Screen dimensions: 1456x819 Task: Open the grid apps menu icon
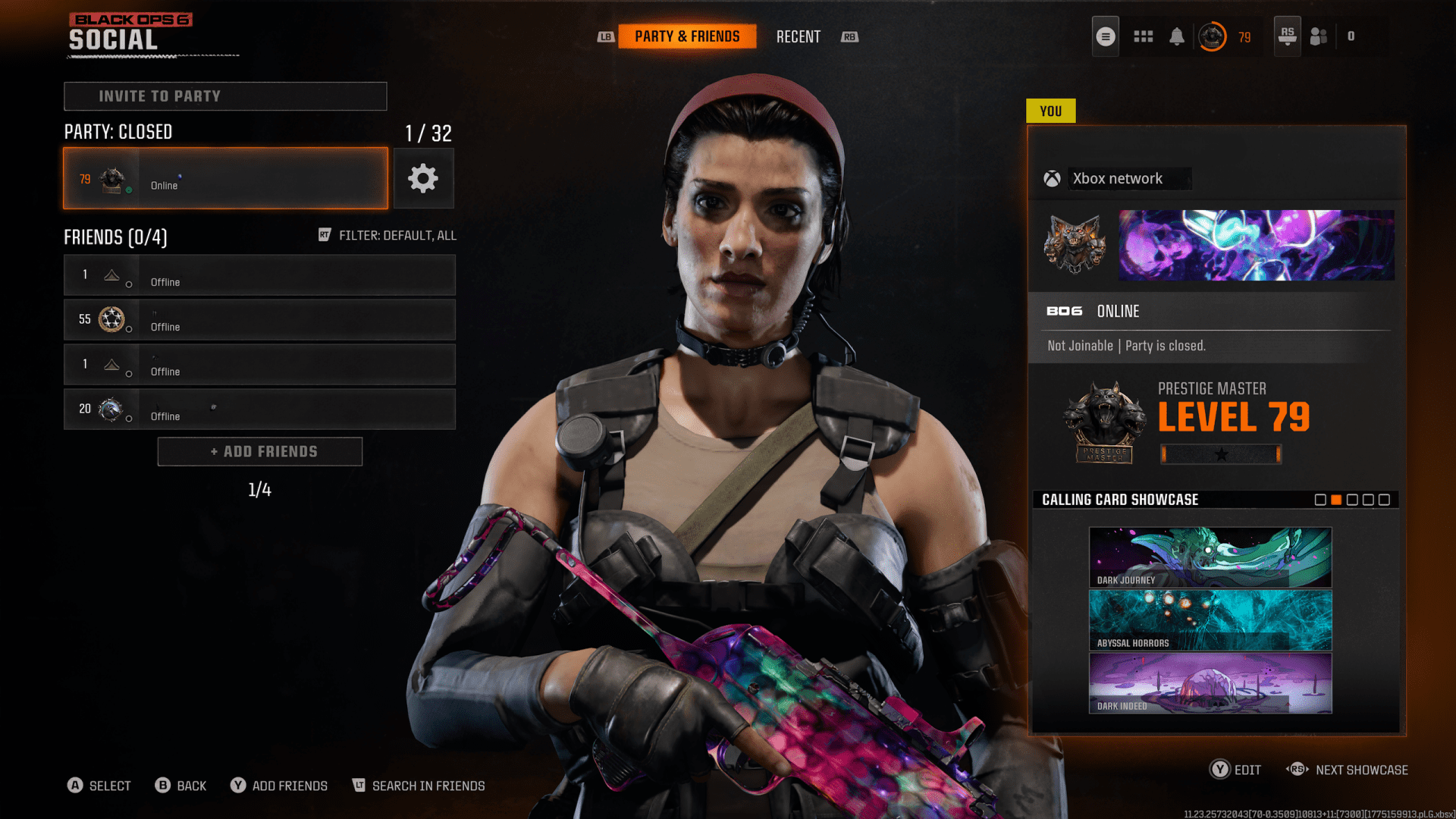point(1143,36)
